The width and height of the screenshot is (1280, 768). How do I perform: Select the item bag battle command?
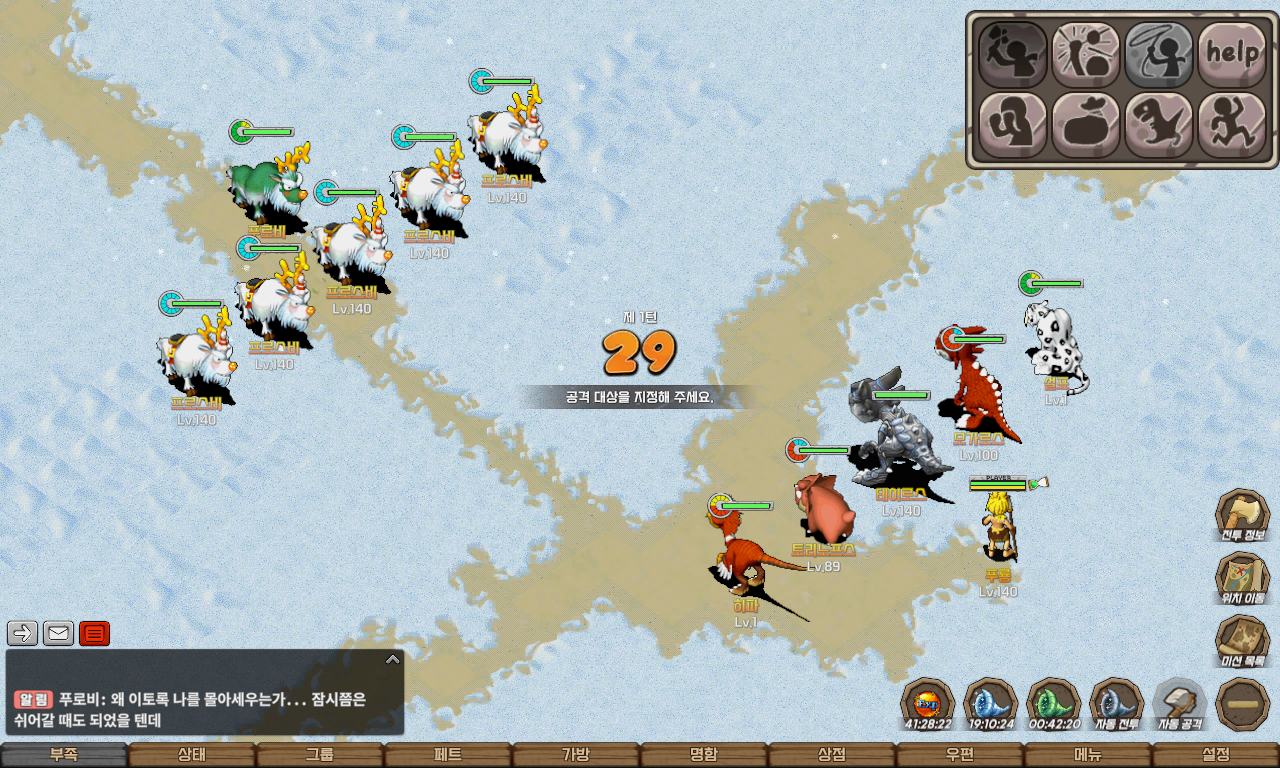(1085, 126)
